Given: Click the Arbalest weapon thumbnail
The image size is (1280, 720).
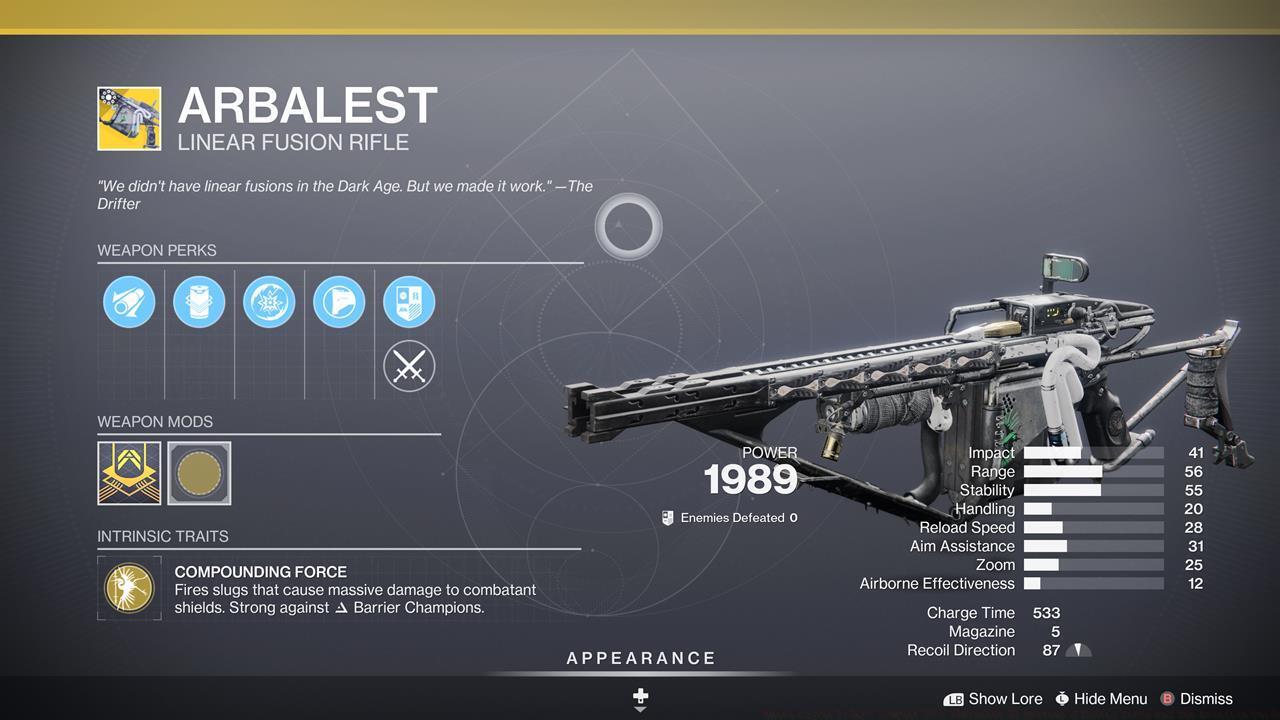Looking at the screenshot, I should (x=128, y=117).
